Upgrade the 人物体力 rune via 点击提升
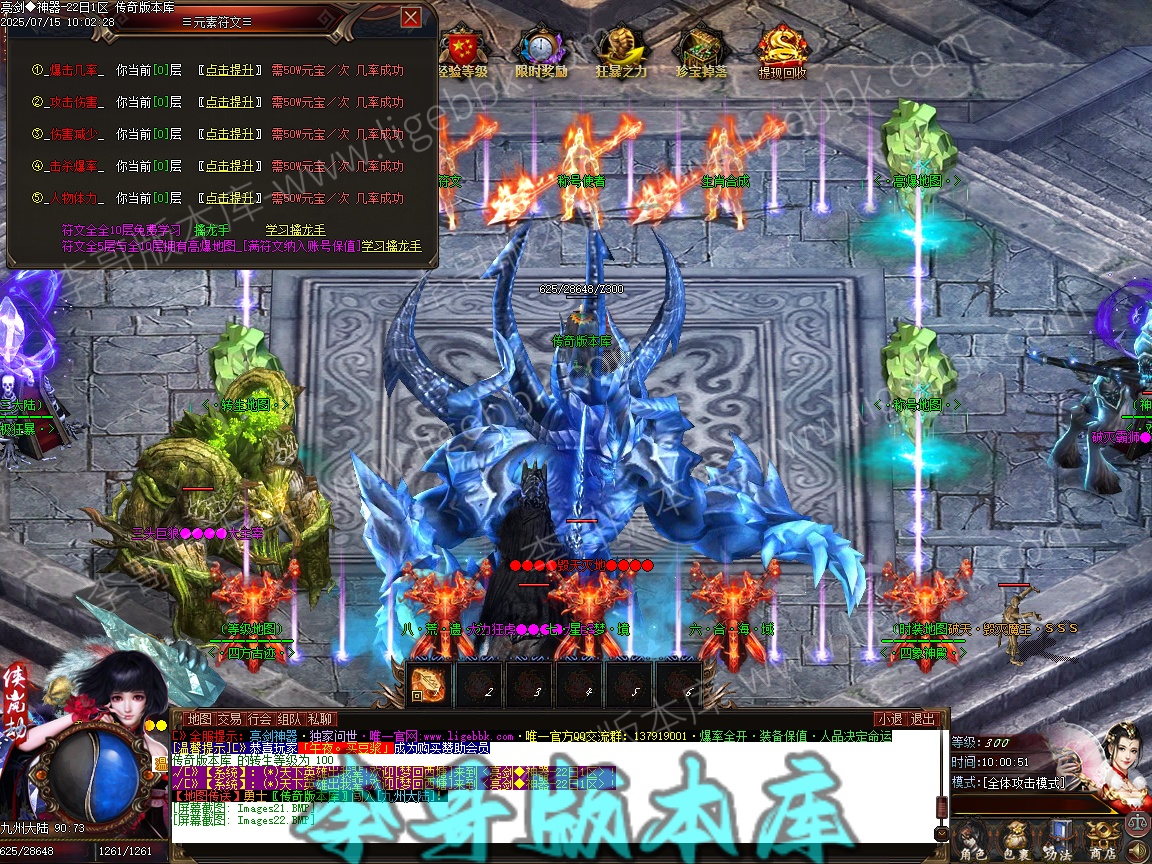 point(229,198)
